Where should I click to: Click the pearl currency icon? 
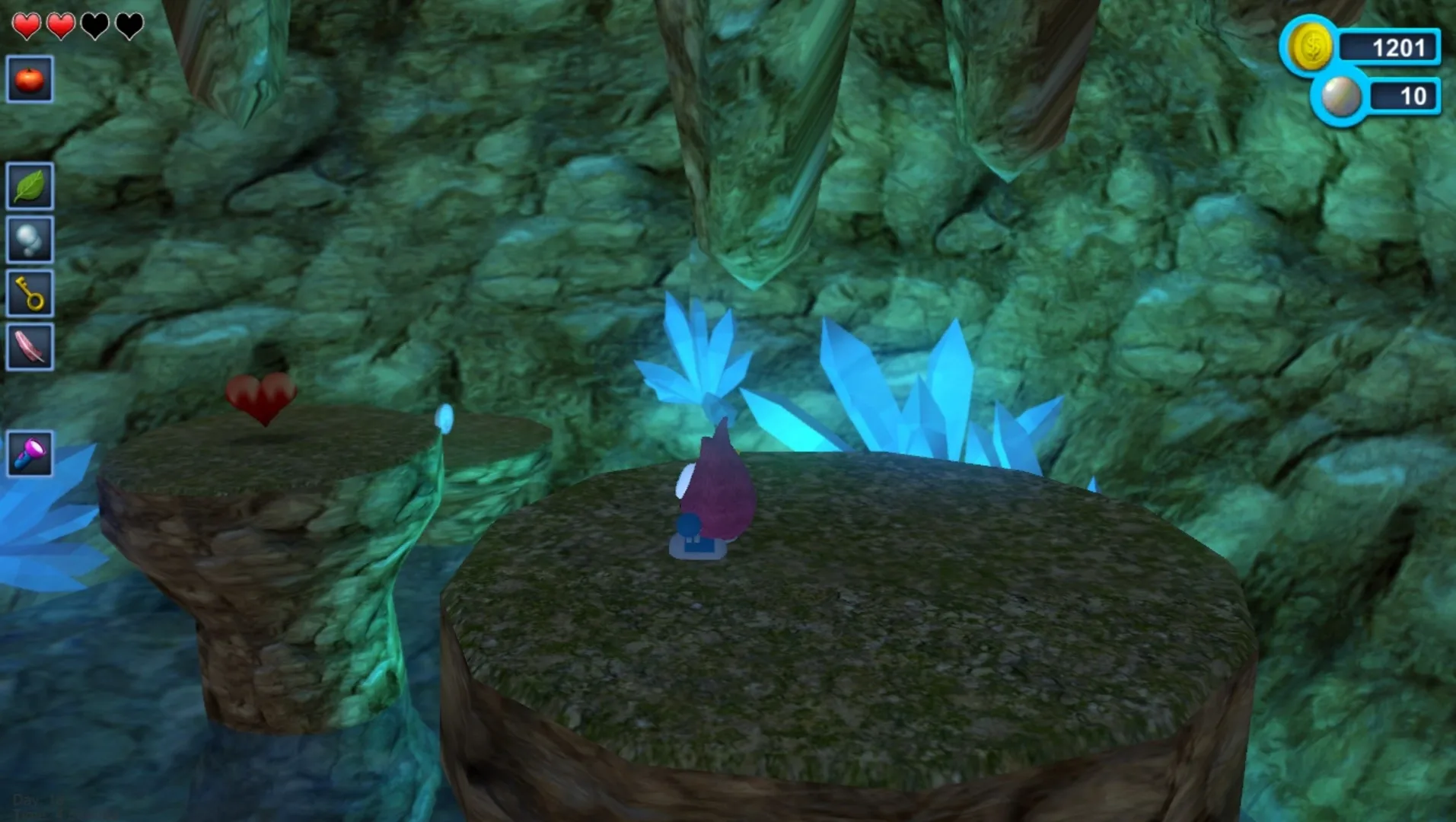tap(1340, 97)
